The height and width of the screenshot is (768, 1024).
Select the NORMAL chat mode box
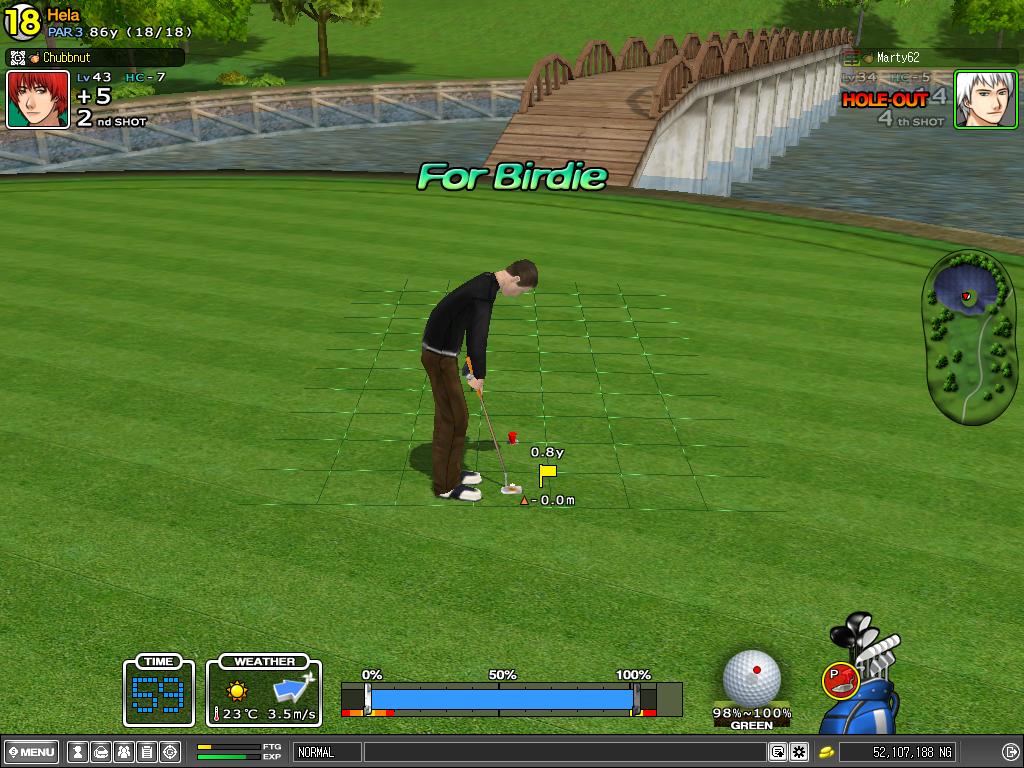(x=326, y=752)
